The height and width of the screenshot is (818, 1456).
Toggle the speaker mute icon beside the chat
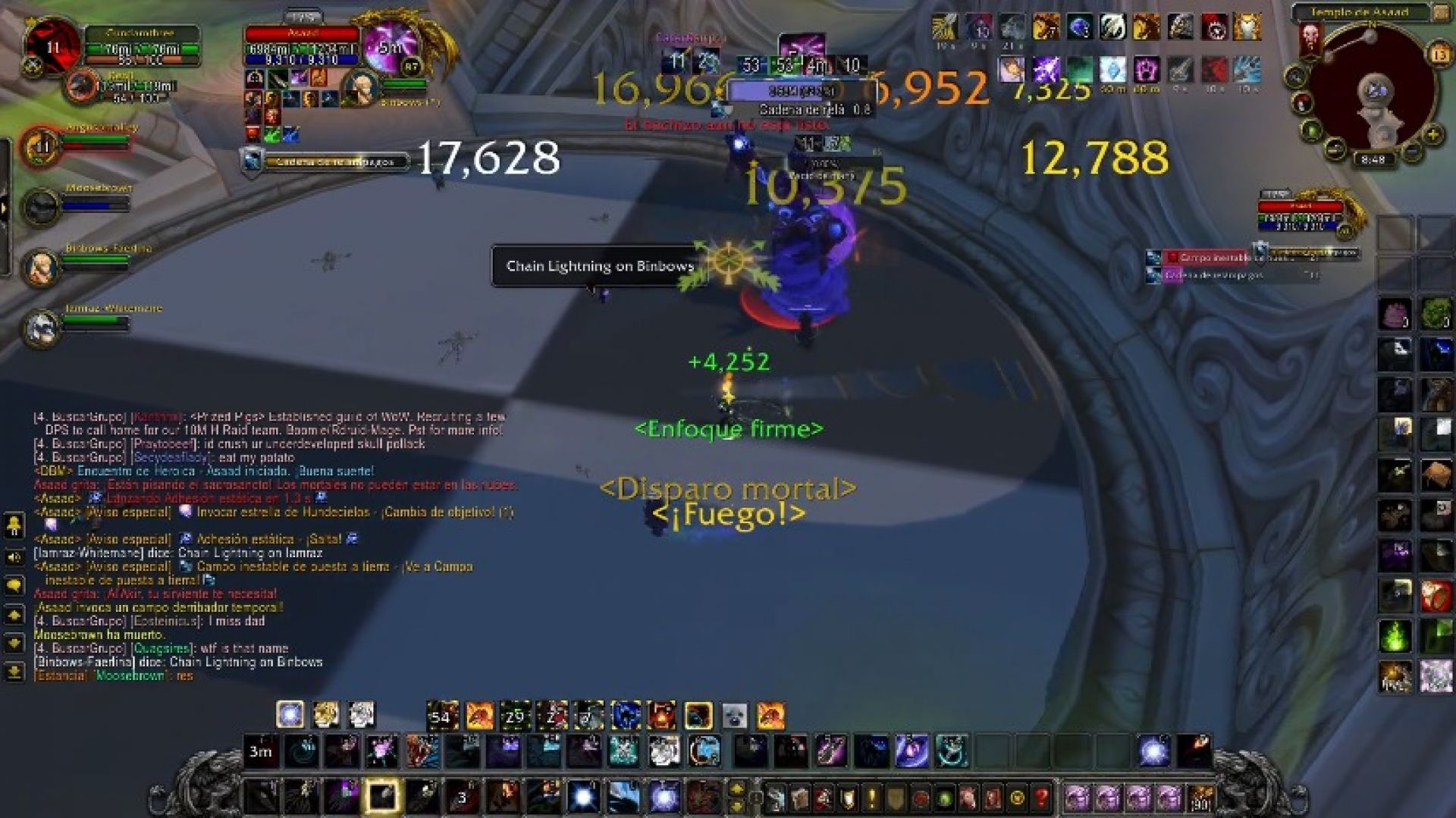(14, 558)
